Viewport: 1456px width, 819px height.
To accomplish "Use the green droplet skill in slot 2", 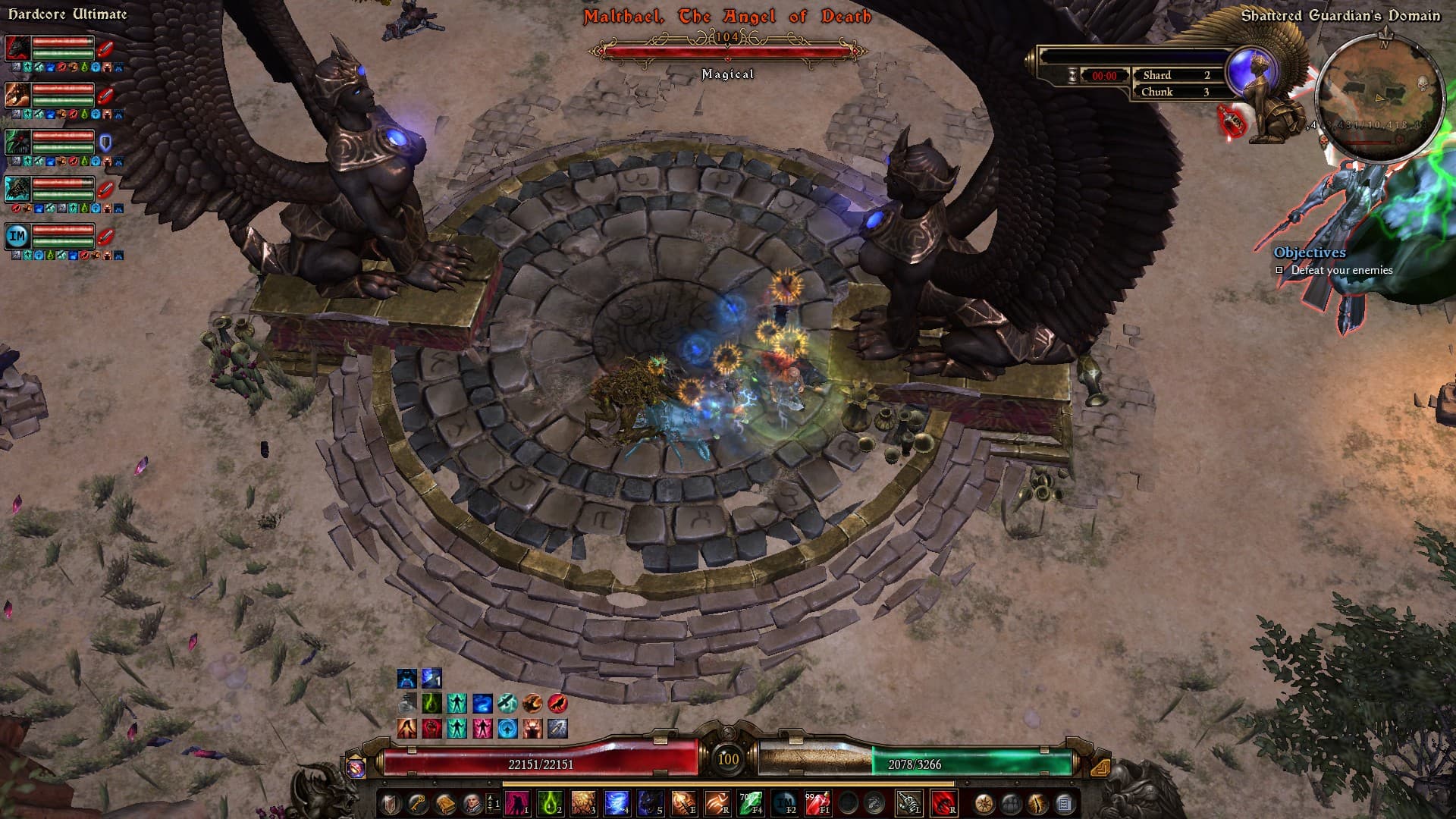I will click(x=550, y=803).
